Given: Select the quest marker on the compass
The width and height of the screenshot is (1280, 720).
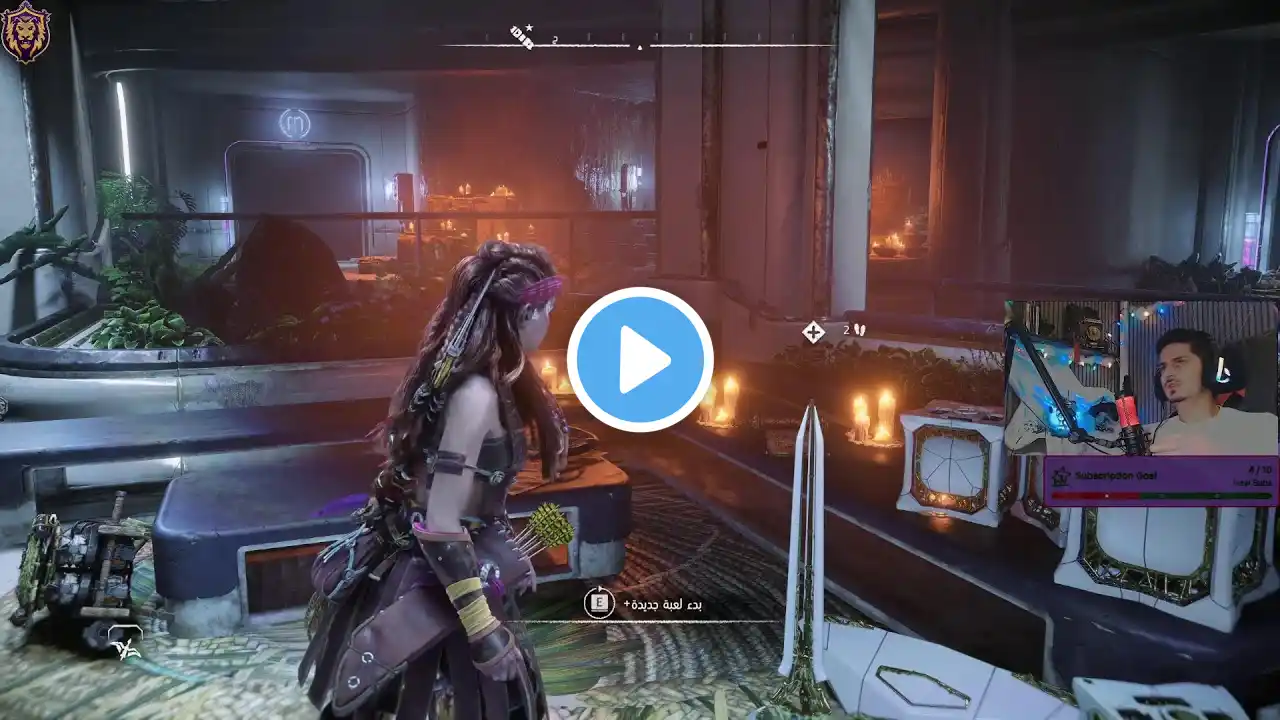Looking at the screenshot, I should point(522,37).
